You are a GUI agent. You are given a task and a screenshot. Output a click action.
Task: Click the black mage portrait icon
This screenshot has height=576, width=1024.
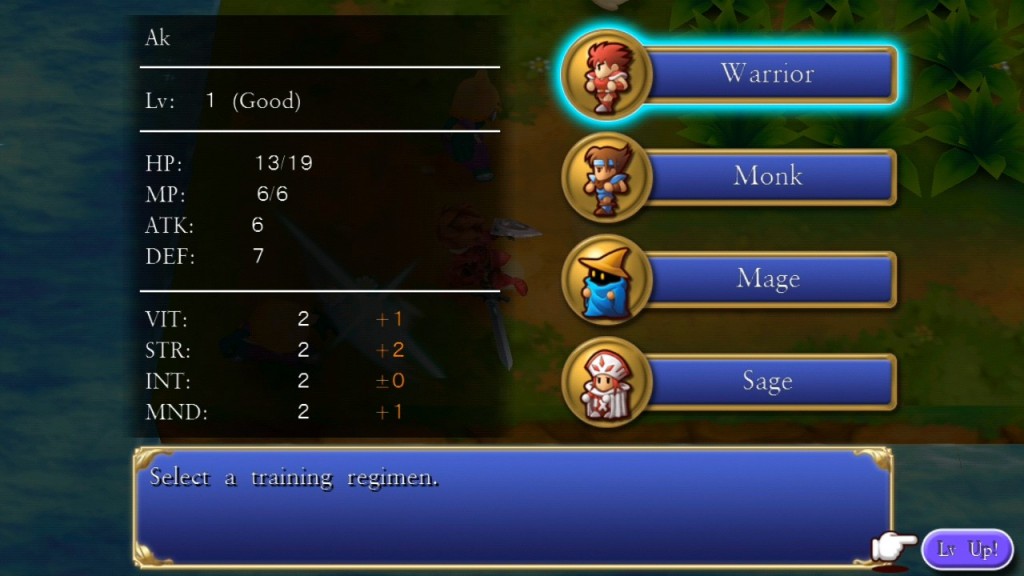tap(607, 280)
